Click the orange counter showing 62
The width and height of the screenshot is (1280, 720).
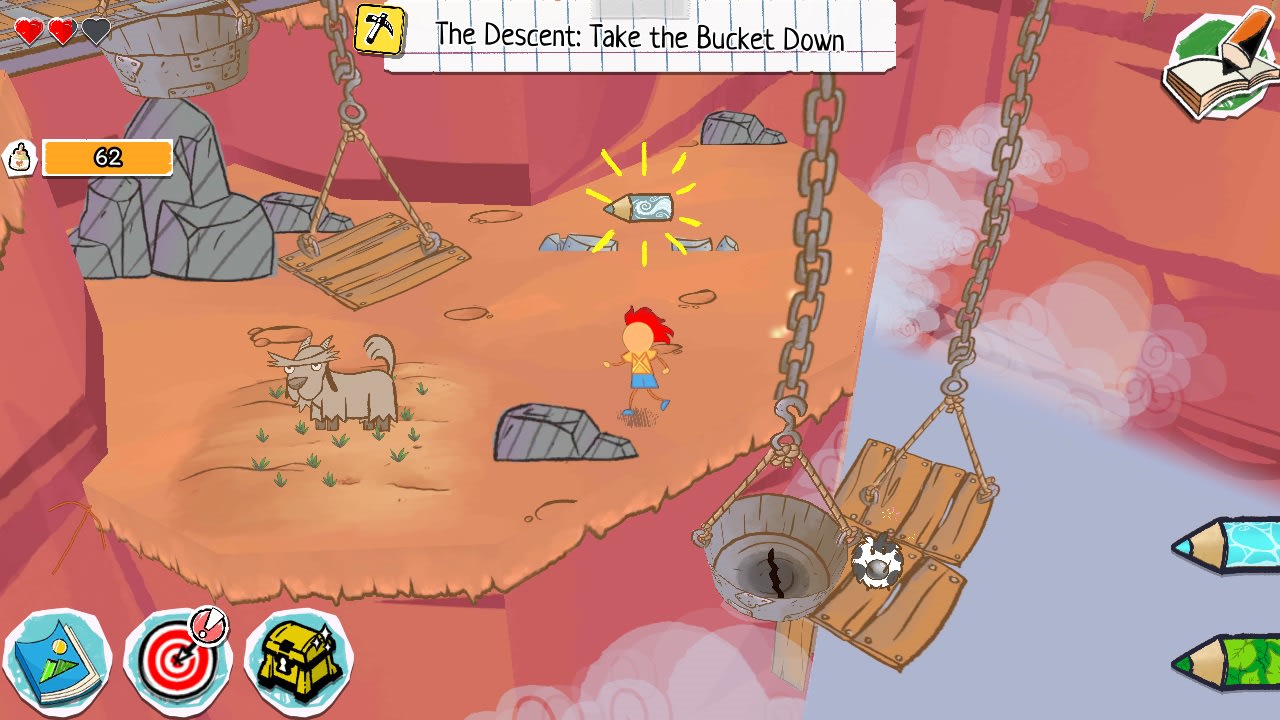click(x=108, y=157)
